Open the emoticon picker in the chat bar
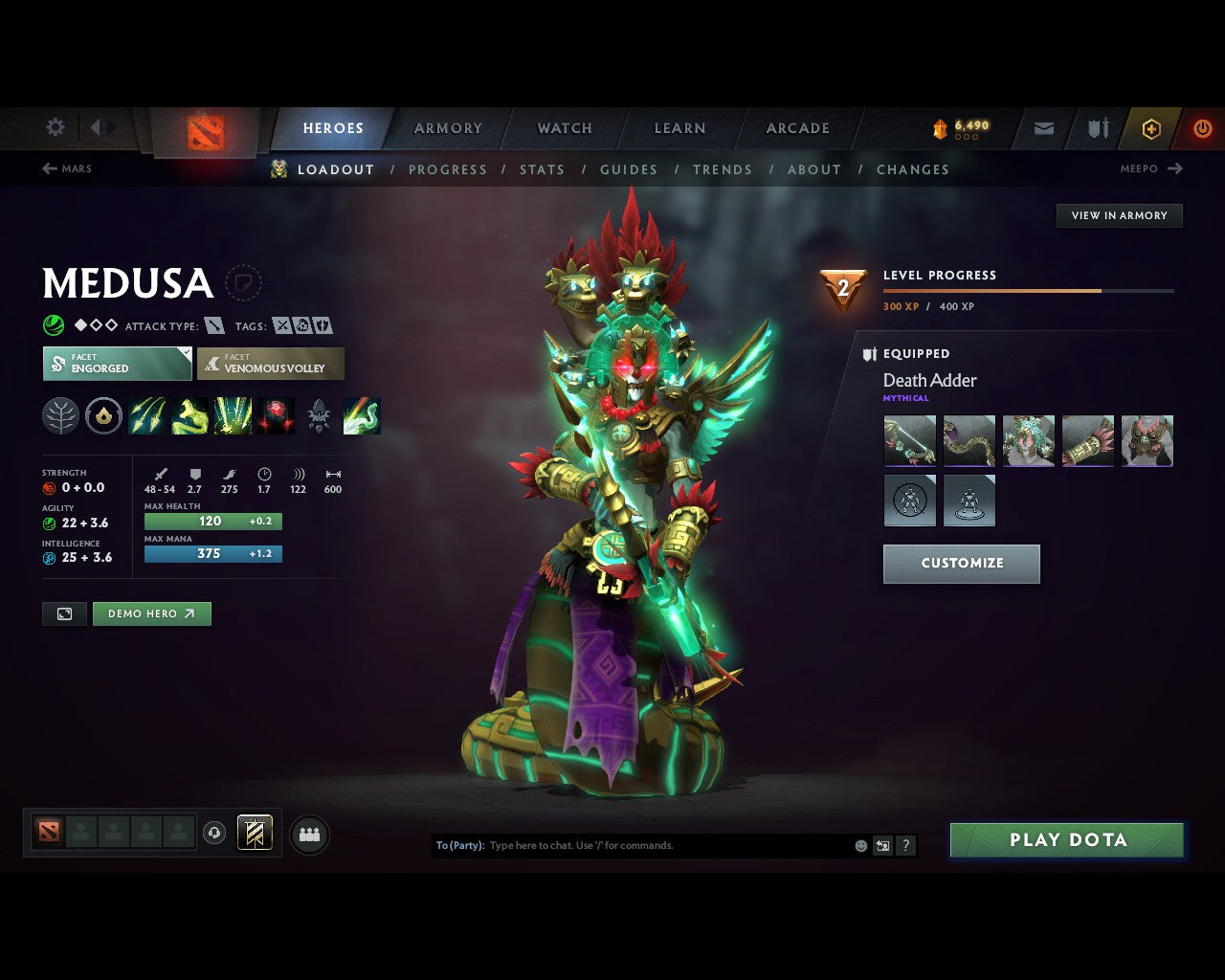Image resolution: width=1225 pixels, height=980 pixels. pos(858,845)
